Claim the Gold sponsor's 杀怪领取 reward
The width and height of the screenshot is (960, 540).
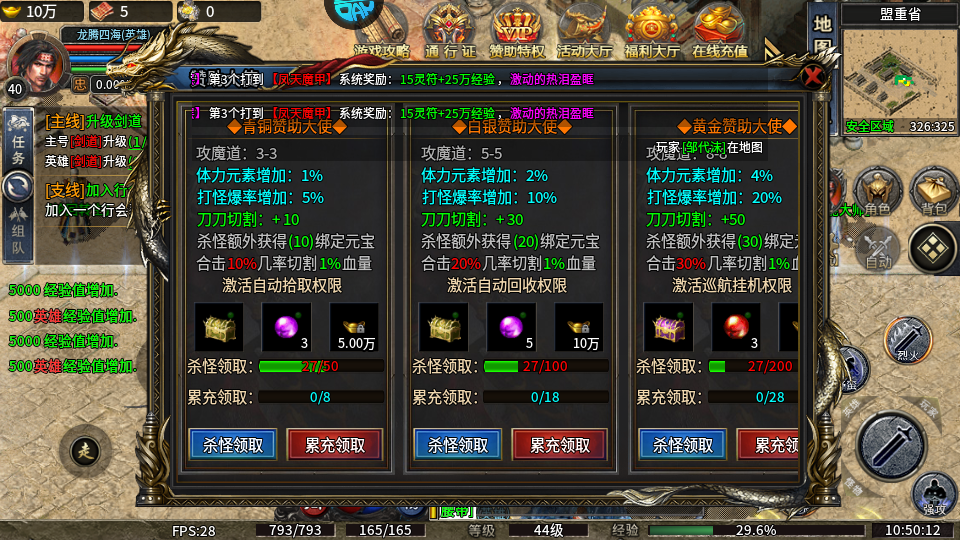[x=683, y=445]
